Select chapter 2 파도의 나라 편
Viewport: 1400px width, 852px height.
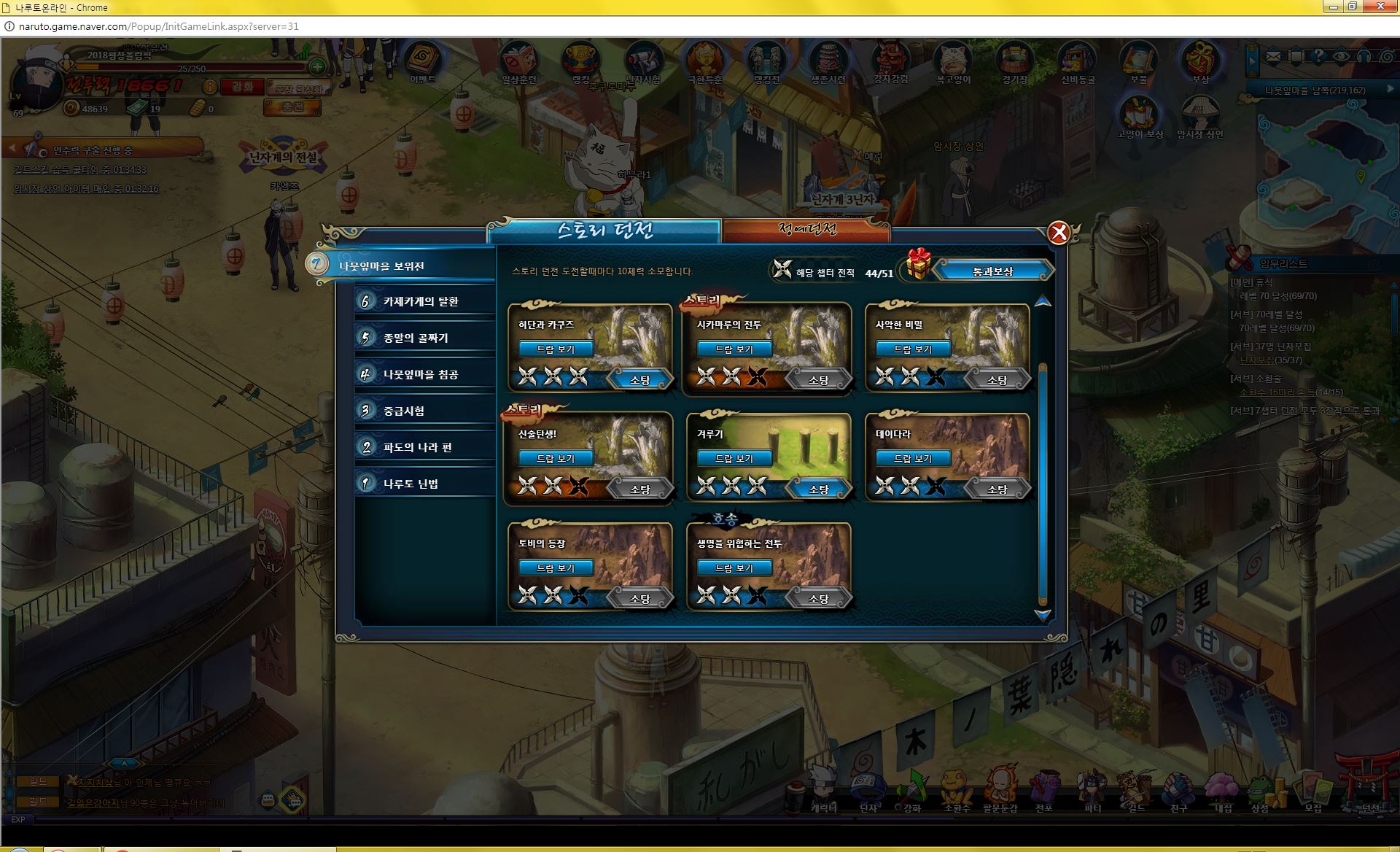(417, 447)
